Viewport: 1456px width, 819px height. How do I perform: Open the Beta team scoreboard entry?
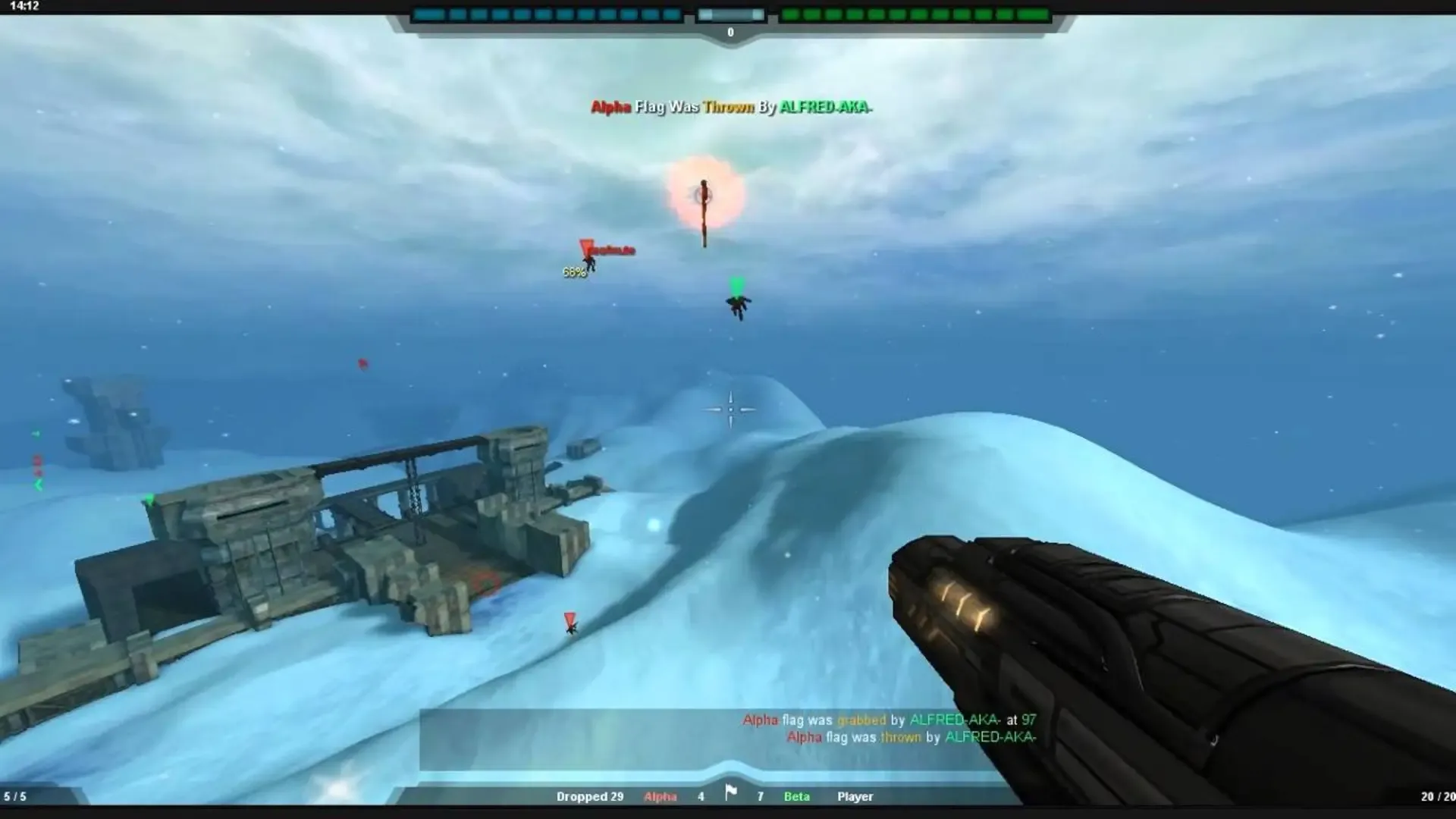(x=797, y=796)
